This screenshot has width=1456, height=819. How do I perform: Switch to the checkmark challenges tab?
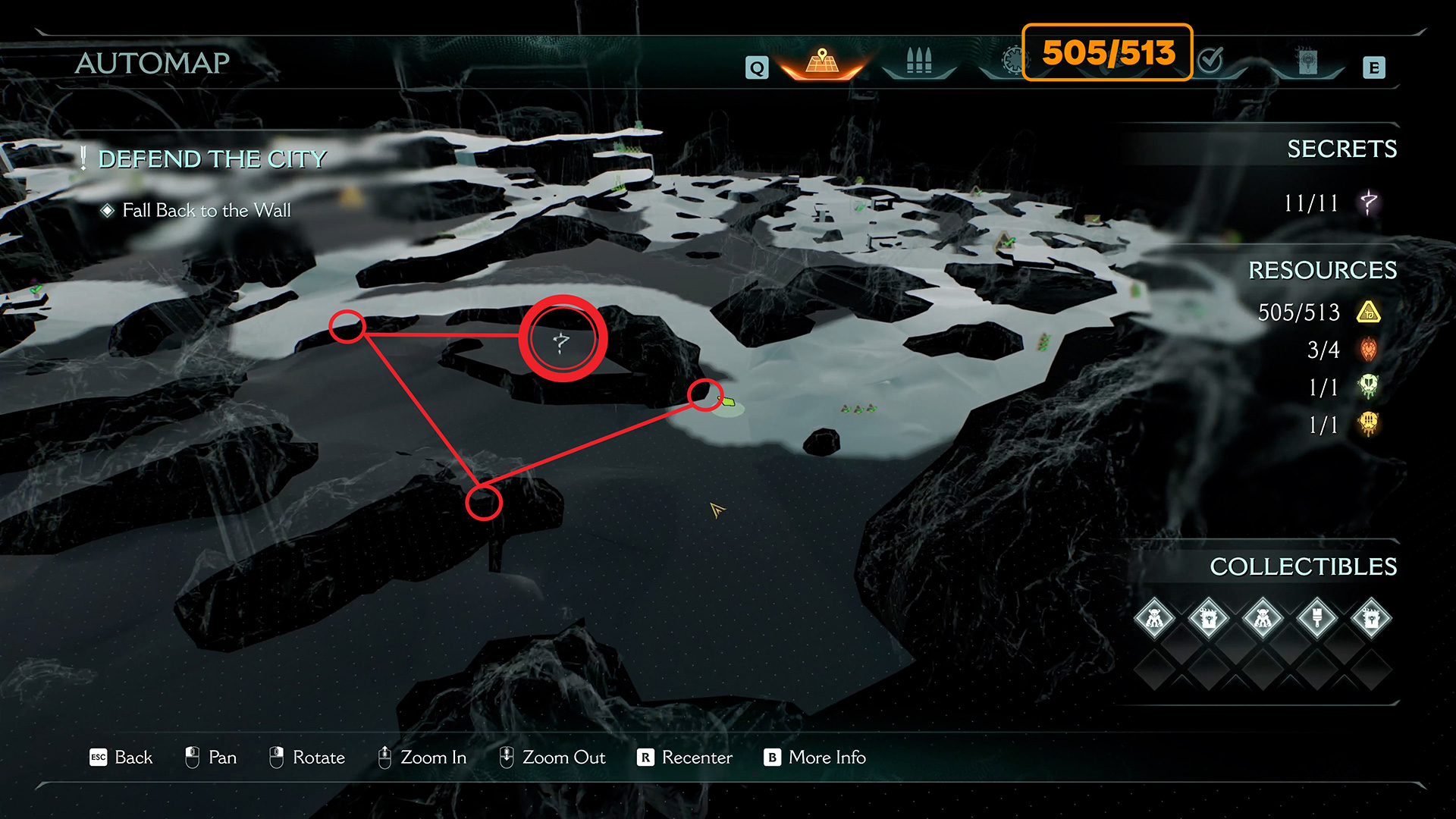pos(1211,61)
